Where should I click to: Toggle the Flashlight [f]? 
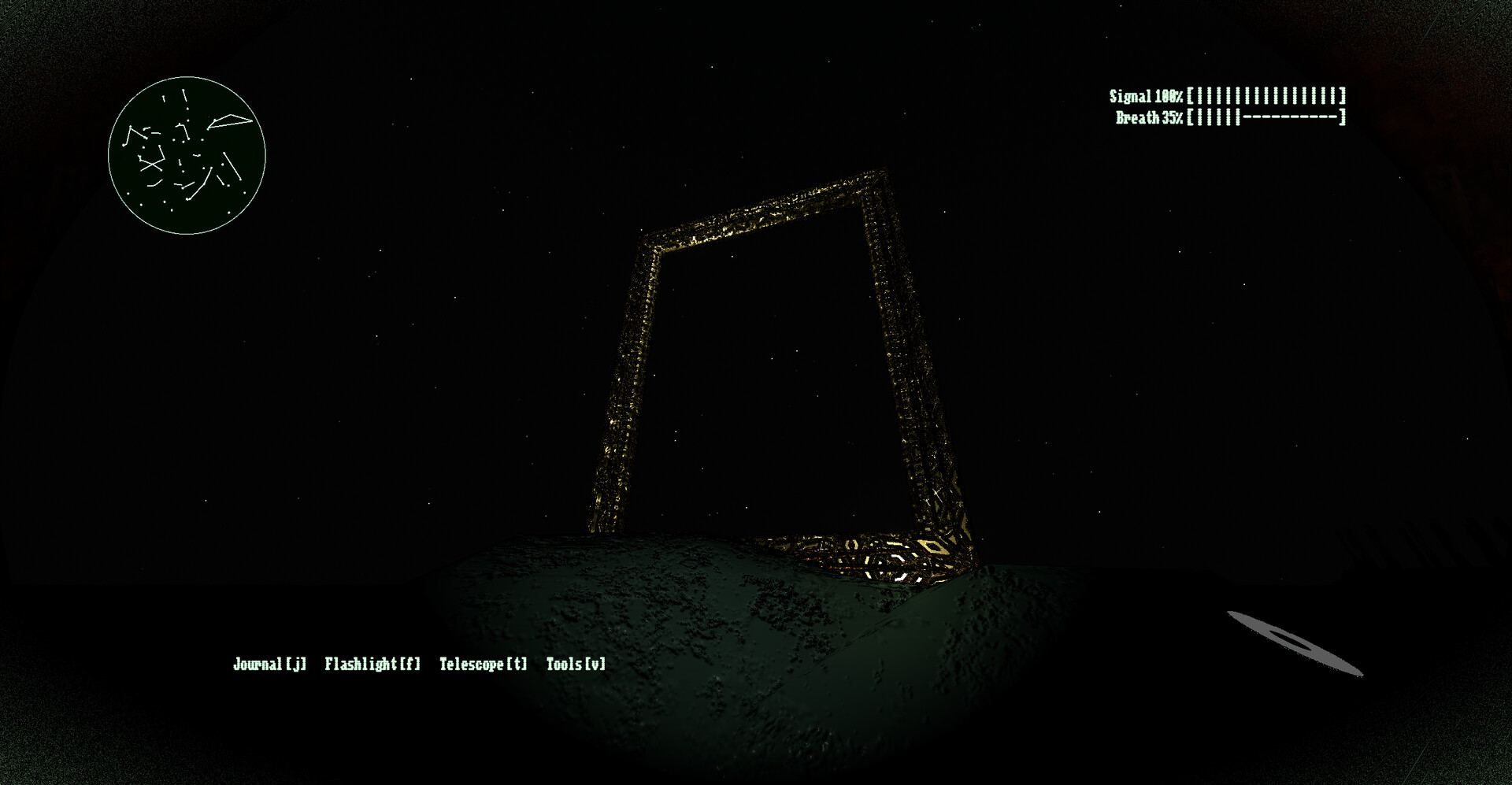(x=372, y=664)
